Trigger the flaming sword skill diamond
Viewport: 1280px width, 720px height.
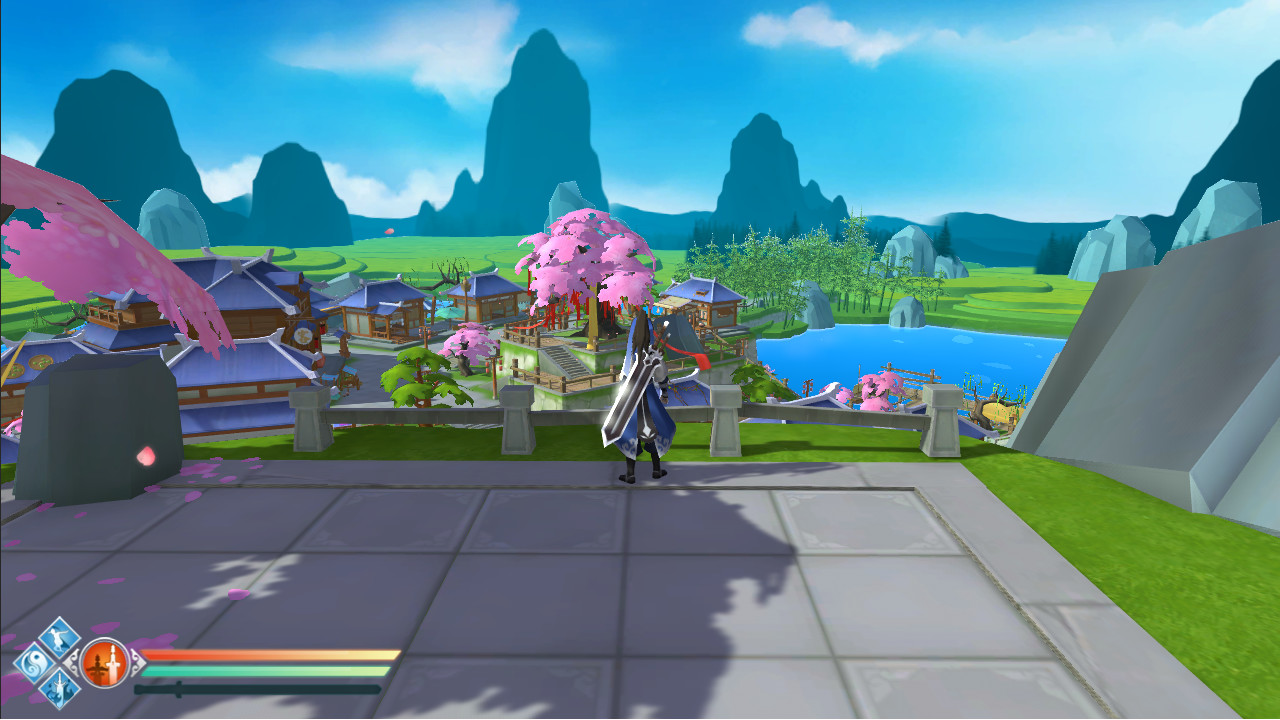tap(60, 688)
